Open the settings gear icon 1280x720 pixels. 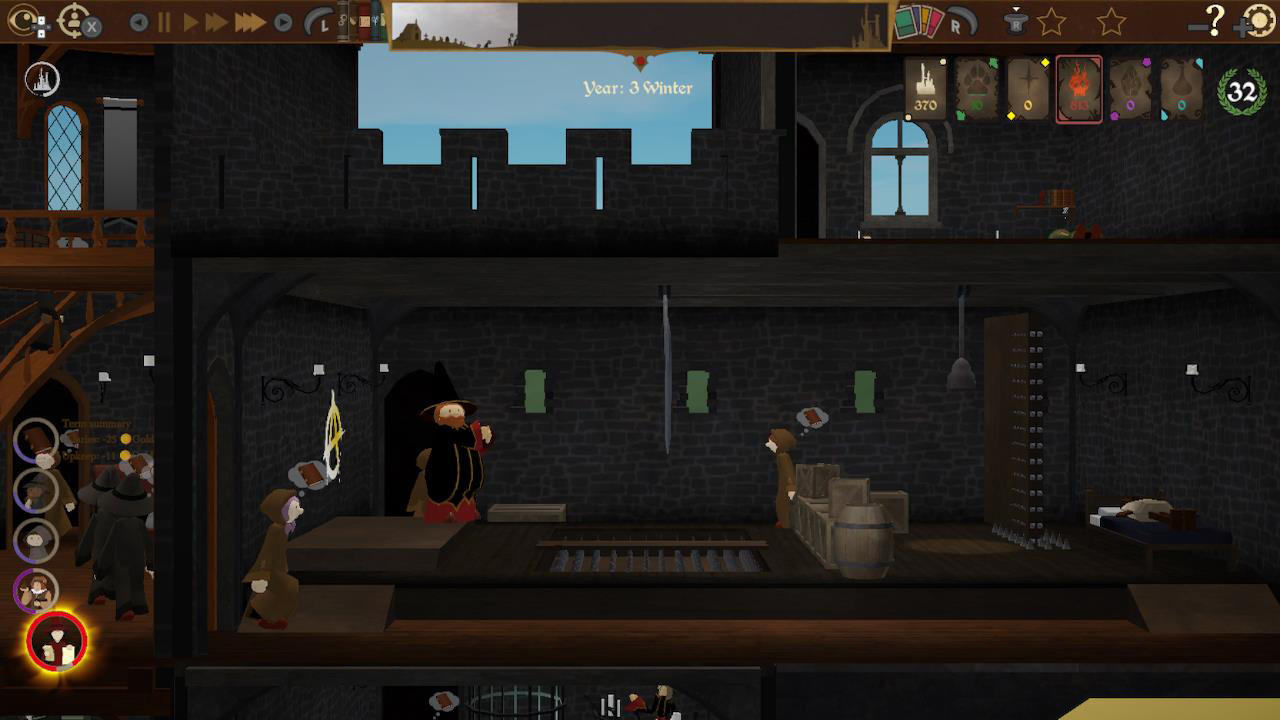tap(1260, 22)
